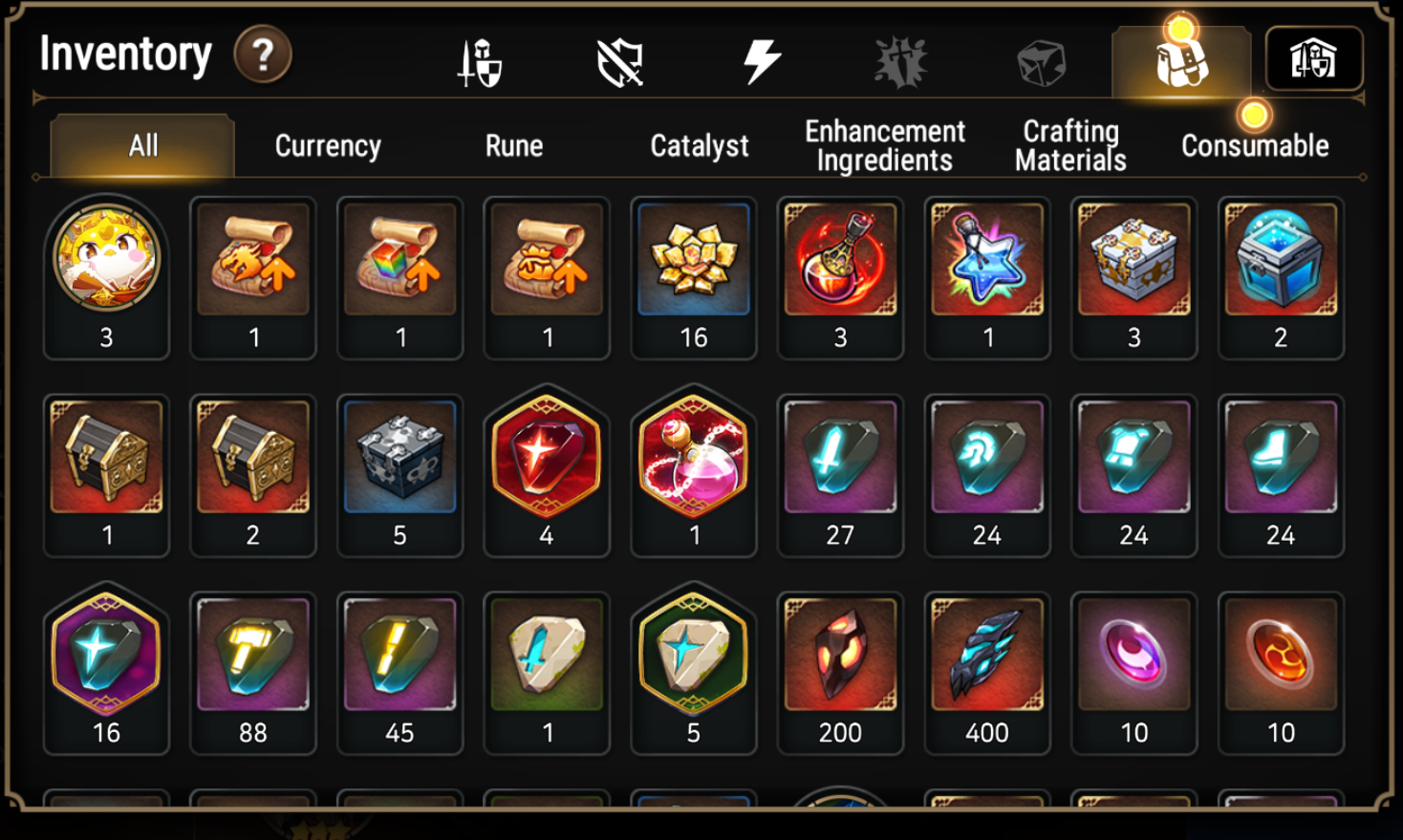Image resolution: width=1403 pixels, height=840 pixels.
Task: View the Catalyst tab
Action: pos(699,145)
